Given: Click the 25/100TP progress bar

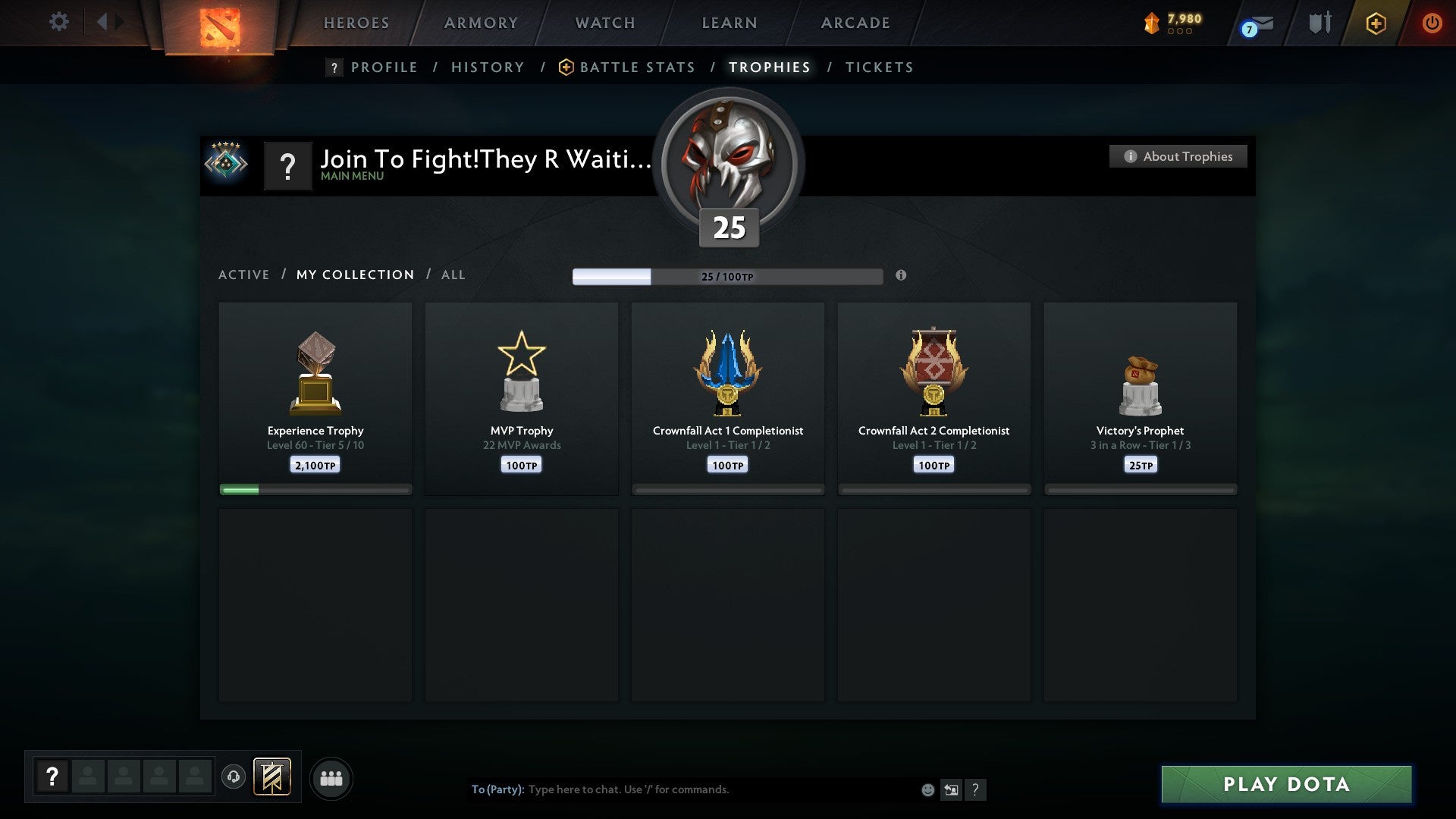Looking at the screenshot, I should coord(728,276).
